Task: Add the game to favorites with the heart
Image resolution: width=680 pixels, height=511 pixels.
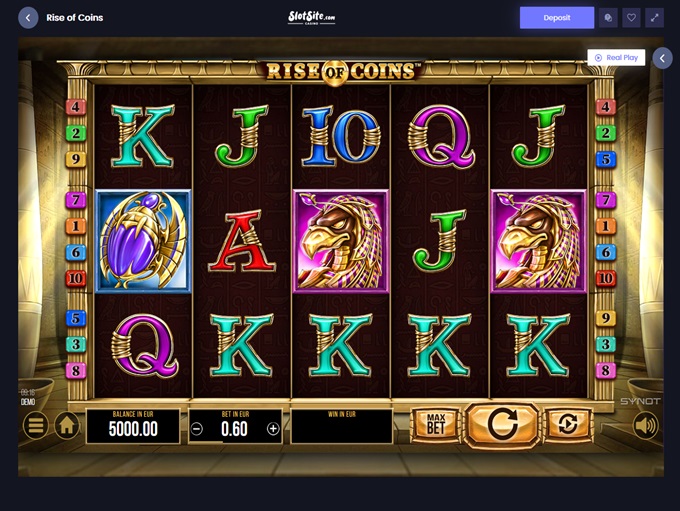Action: pyautogui.click(x=631, y=17)
